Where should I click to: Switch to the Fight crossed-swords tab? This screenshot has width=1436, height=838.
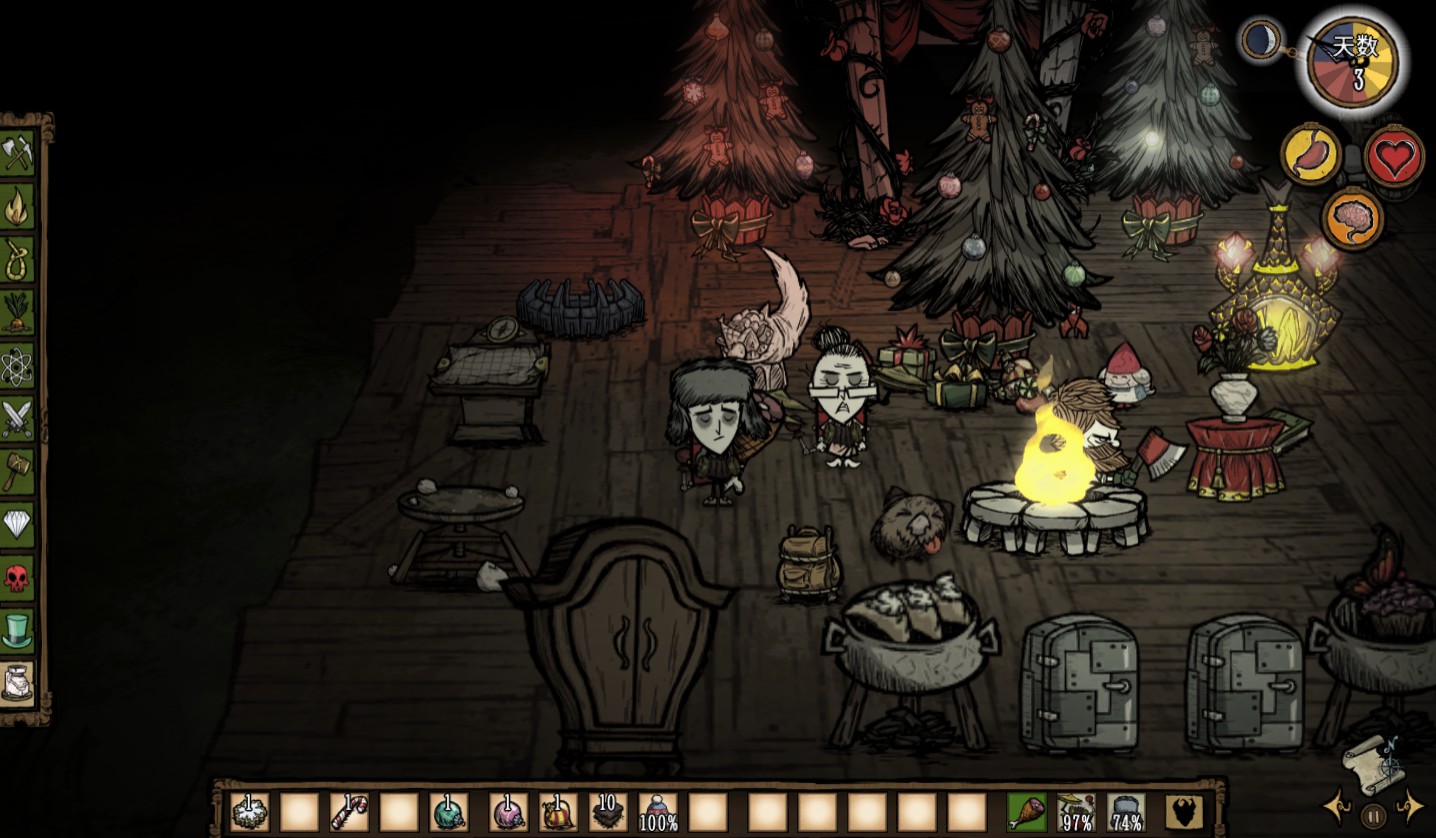17,419
